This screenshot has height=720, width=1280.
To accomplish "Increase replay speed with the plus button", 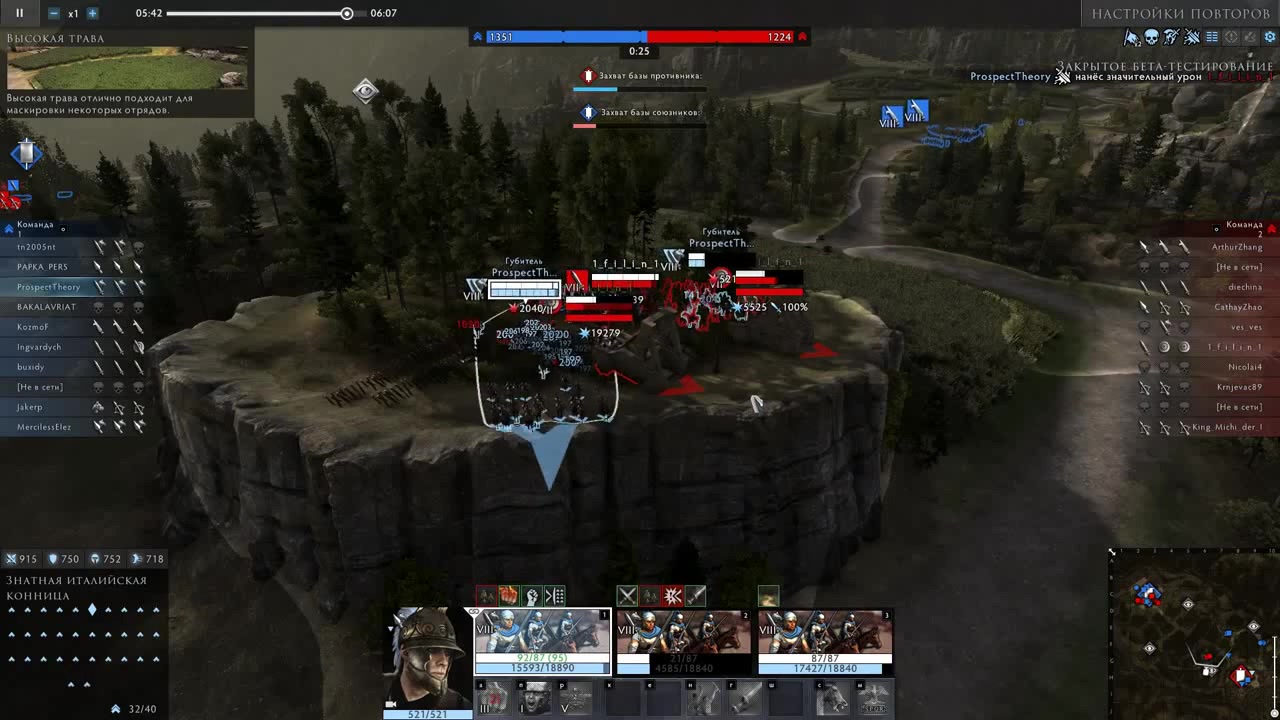I will 92,13.
